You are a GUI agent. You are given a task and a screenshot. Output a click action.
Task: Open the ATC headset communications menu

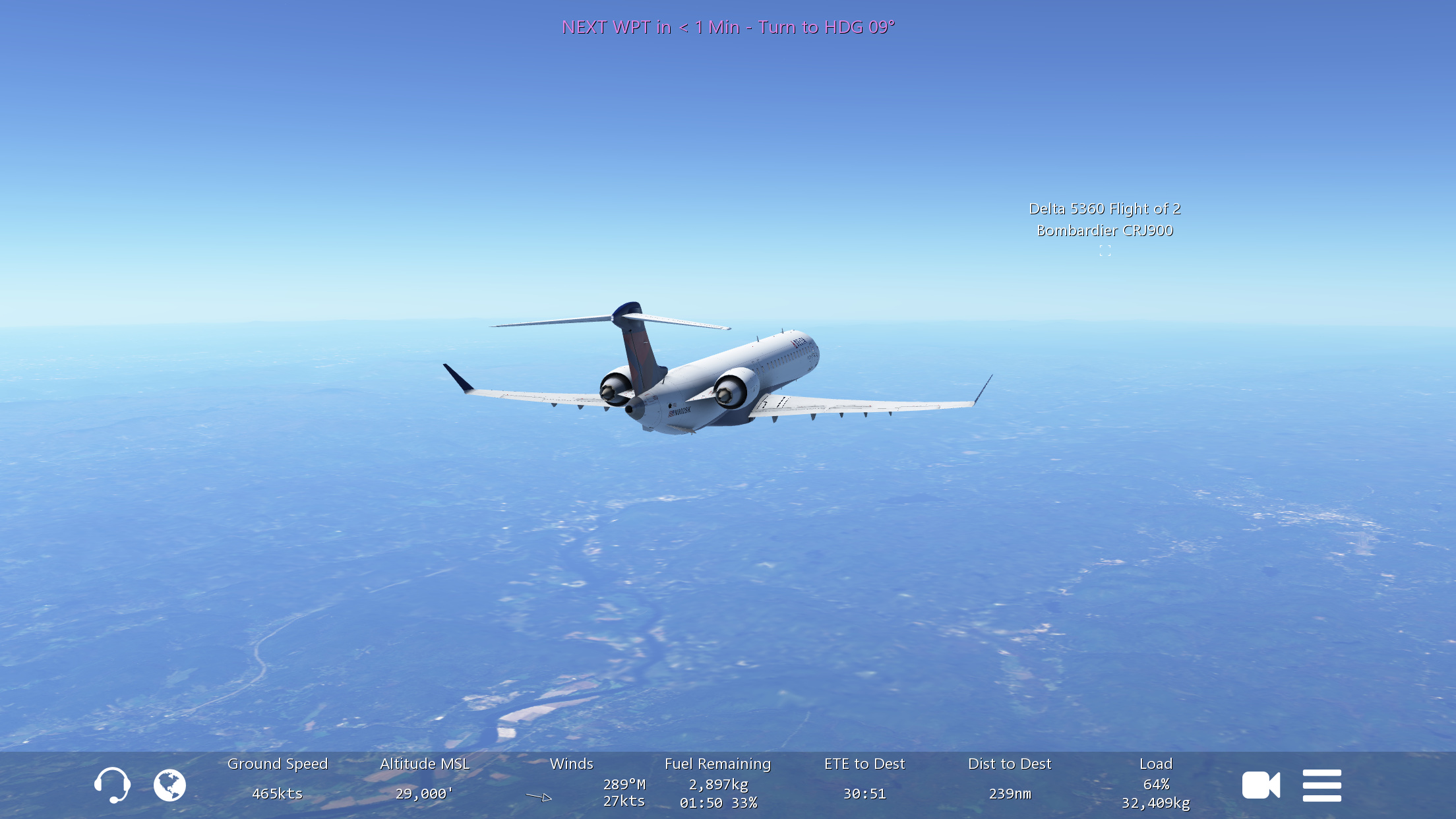(112, 785)
